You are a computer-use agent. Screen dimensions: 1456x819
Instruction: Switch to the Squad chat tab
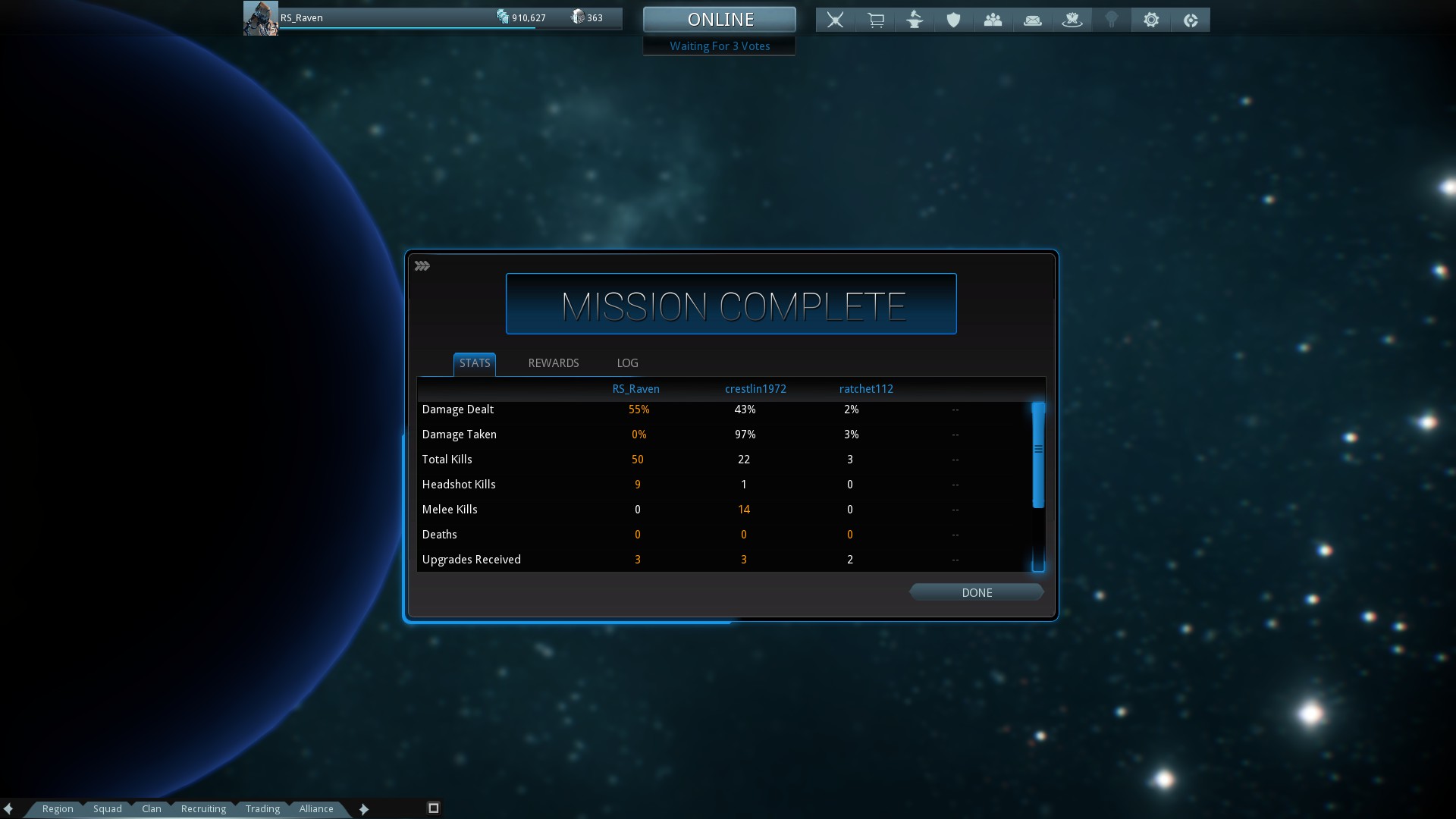(x=108, y=808)
